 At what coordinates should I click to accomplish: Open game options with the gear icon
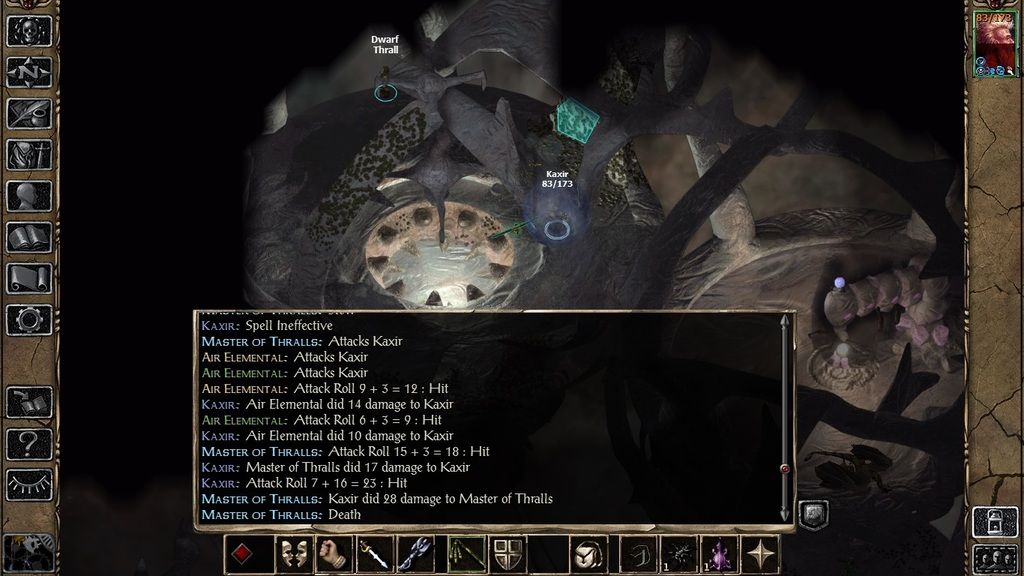(x=29, y=320)
